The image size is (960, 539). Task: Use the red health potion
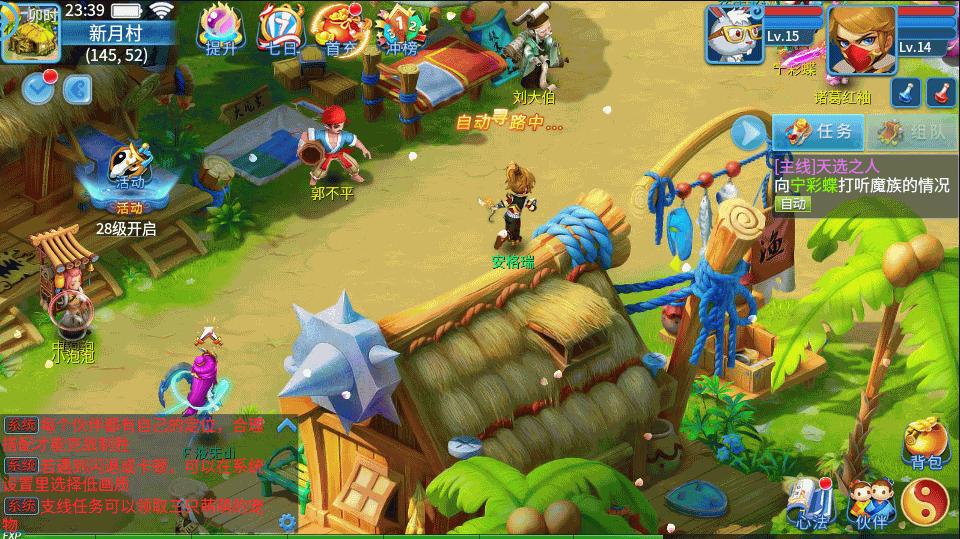[940, 92]
